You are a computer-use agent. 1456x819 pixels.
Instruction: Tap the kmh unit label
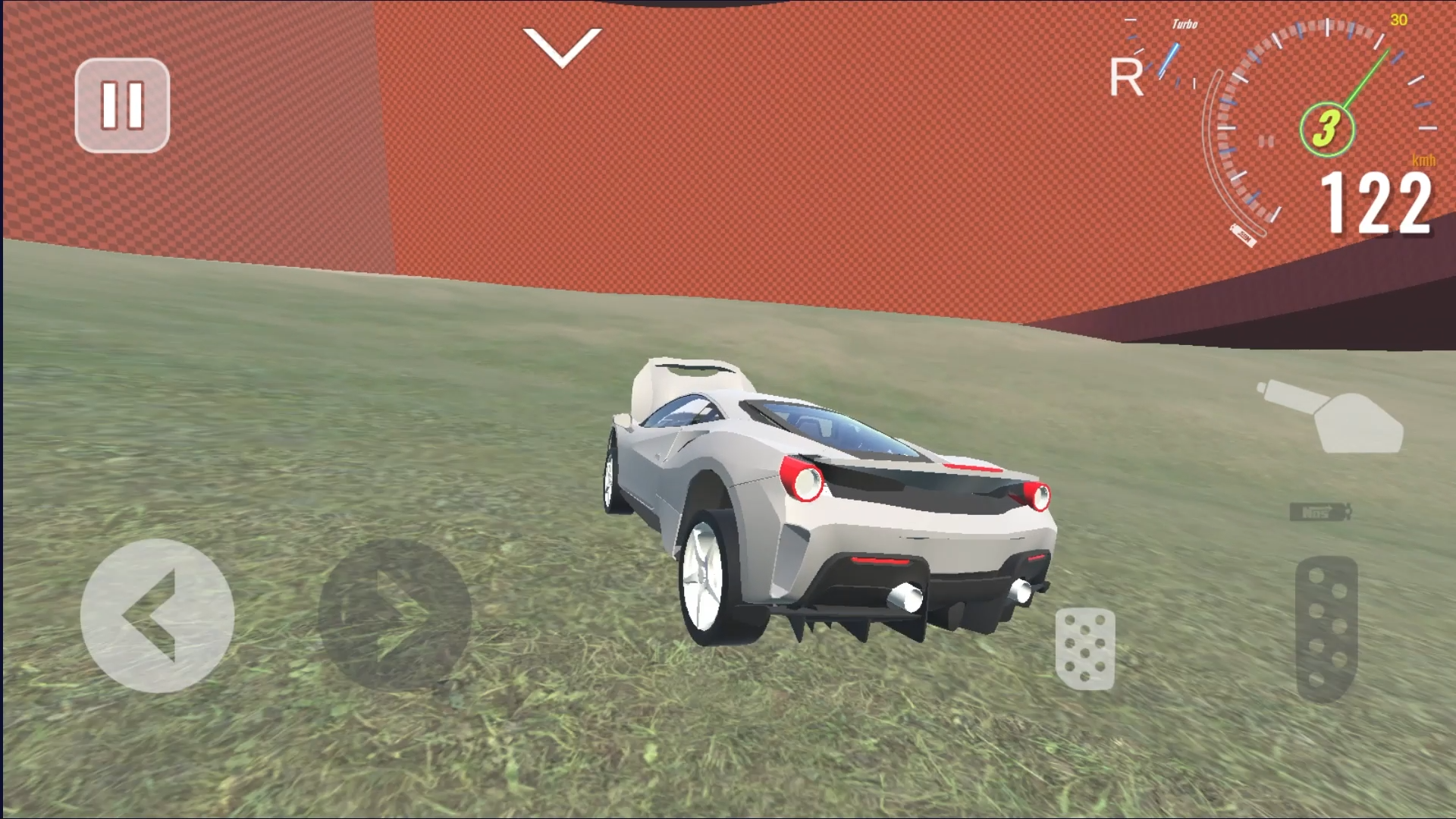click(x=1424, y=159)
